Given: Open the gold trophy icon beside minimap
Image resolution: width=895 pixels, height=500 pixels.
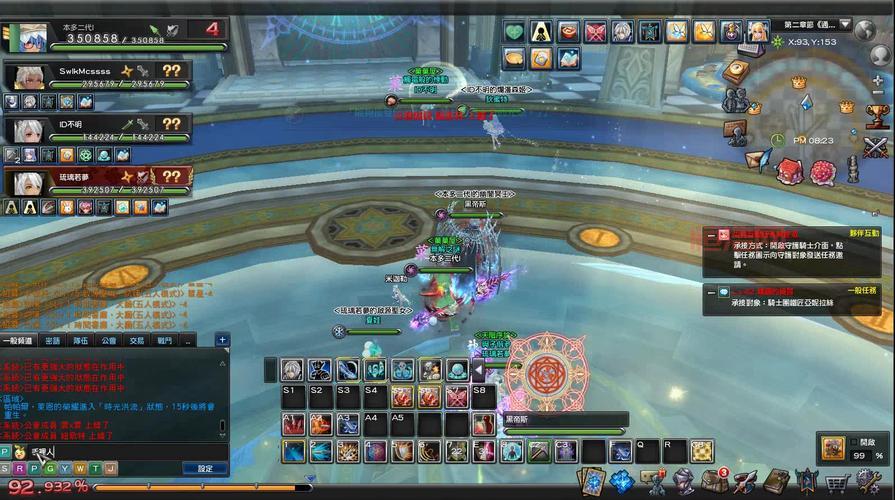Looking at the screenshot, I should click(x=877, y=117).
